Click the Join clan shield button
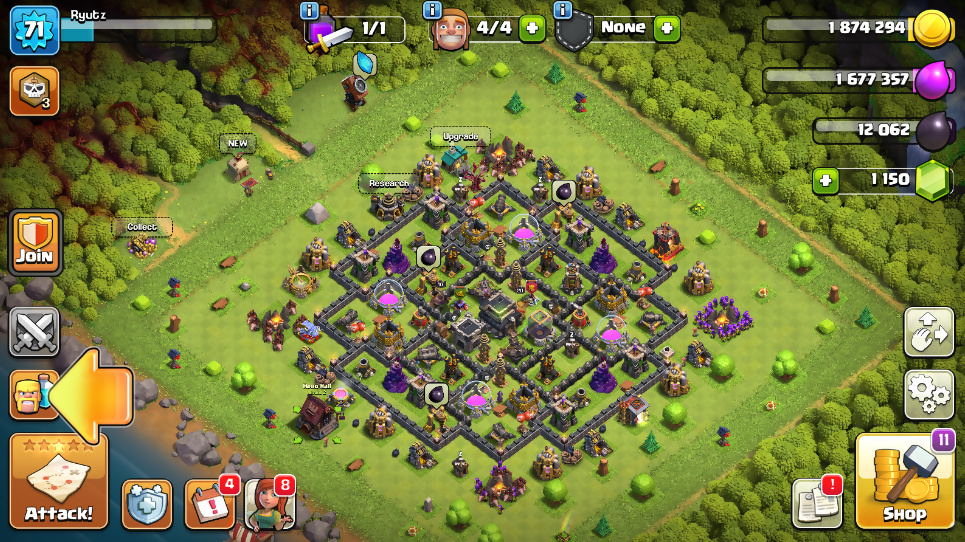Screen dimensions: 965x542 pos(34,242)
